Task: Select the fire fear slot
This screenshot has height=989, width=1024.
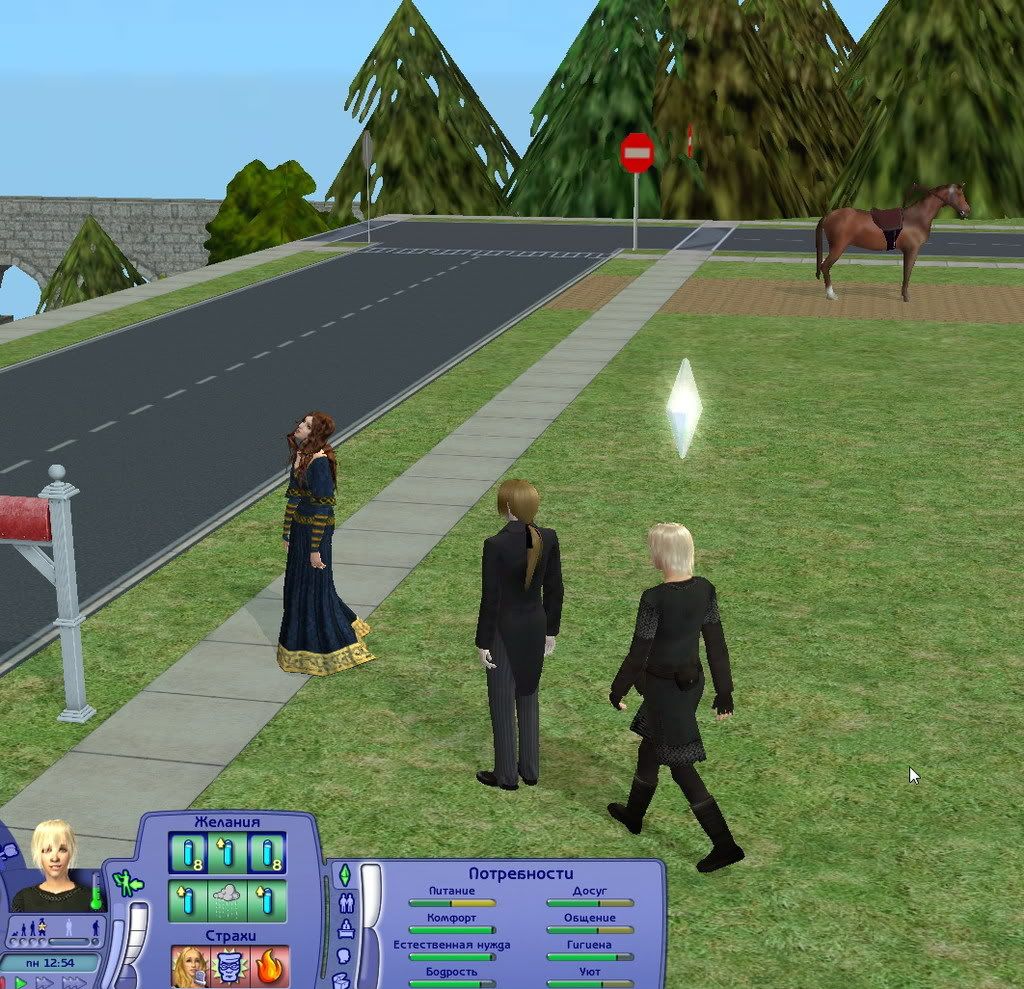Action: 269,967
